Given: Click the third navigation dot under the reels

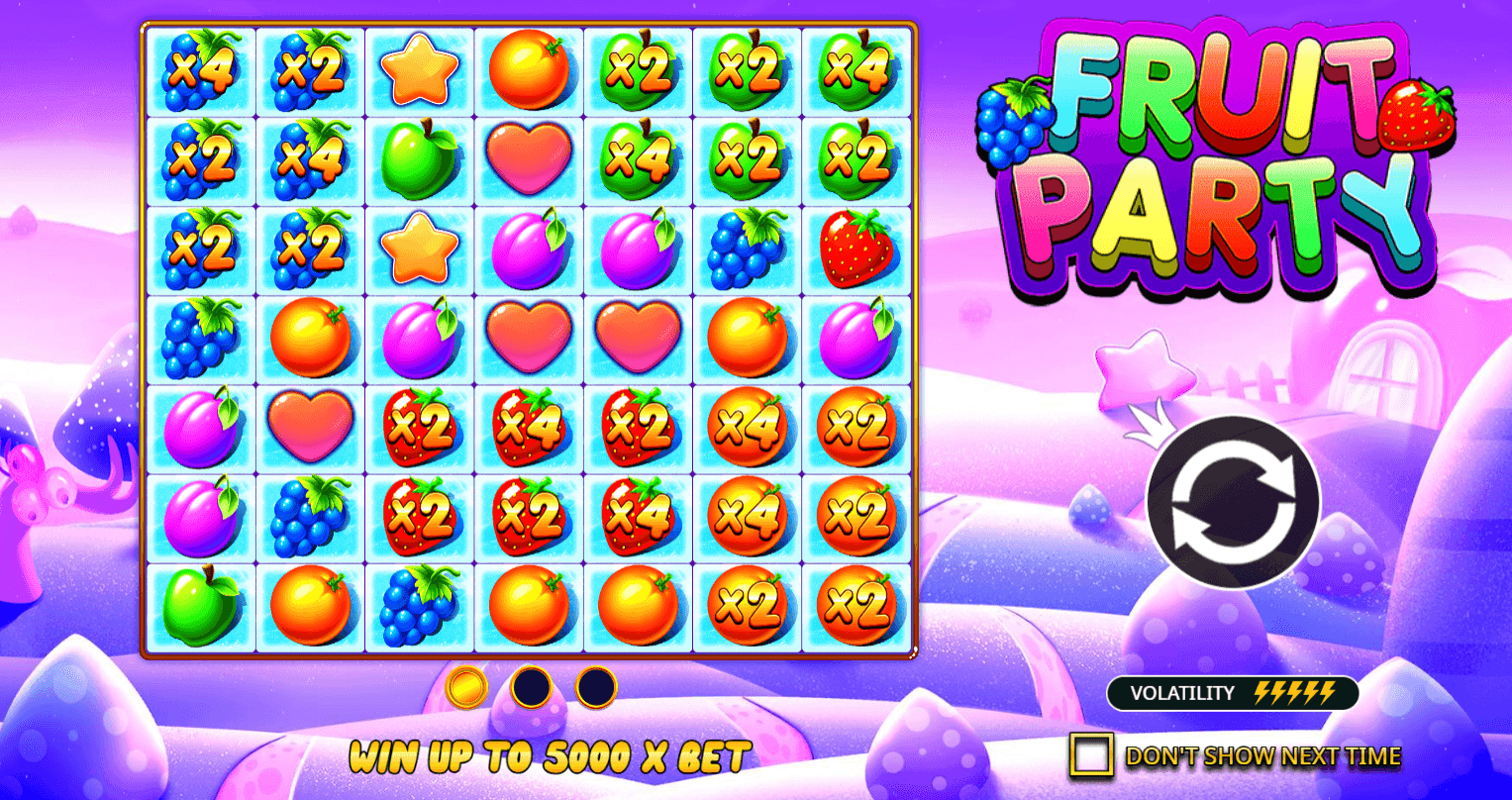Looking at the screenshot, I should pyautogui.click(x=595, y=689).
